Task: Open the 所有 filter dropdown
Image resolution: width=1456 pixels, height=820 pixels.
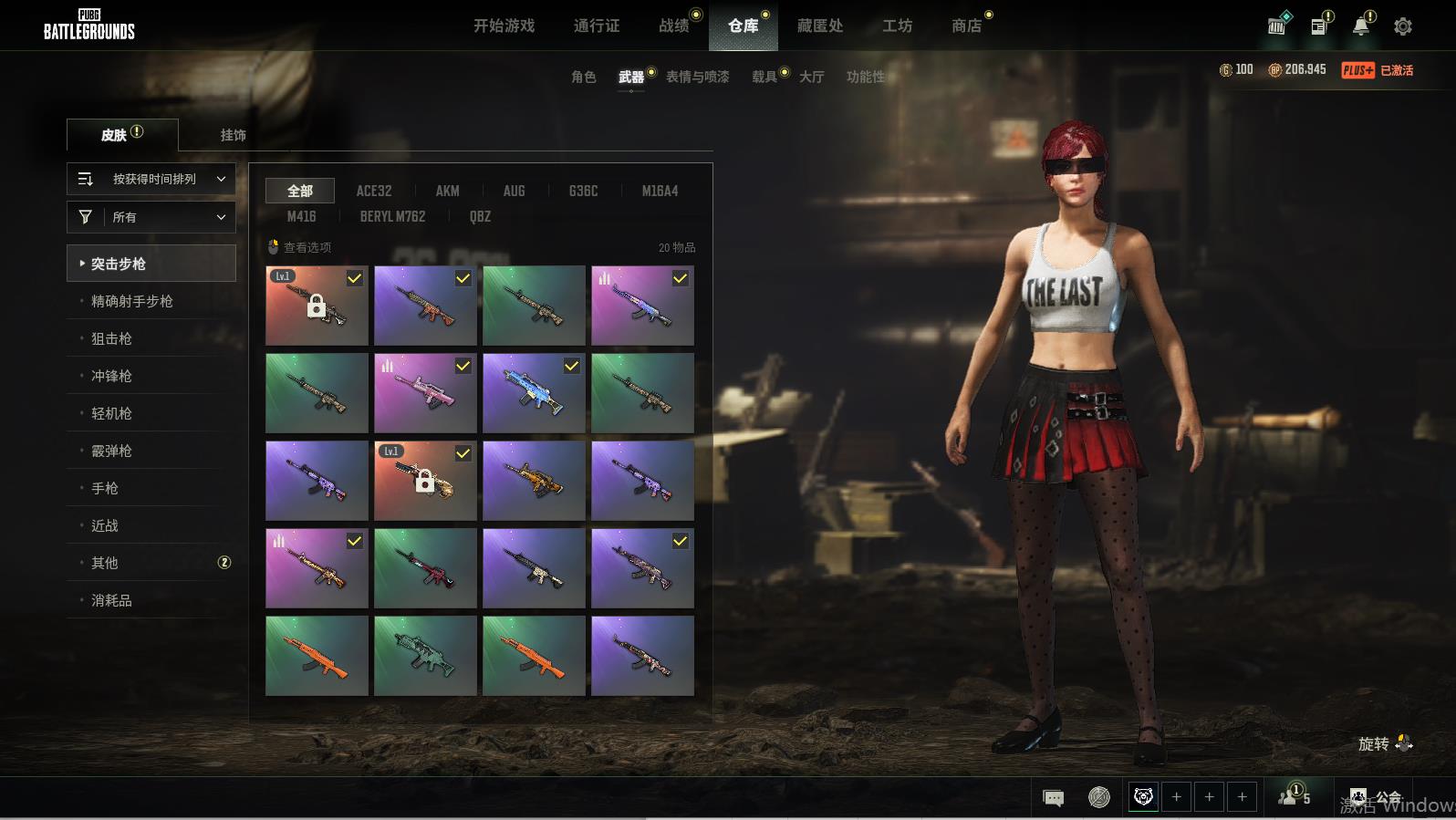Action: click(x=151, y=217)
